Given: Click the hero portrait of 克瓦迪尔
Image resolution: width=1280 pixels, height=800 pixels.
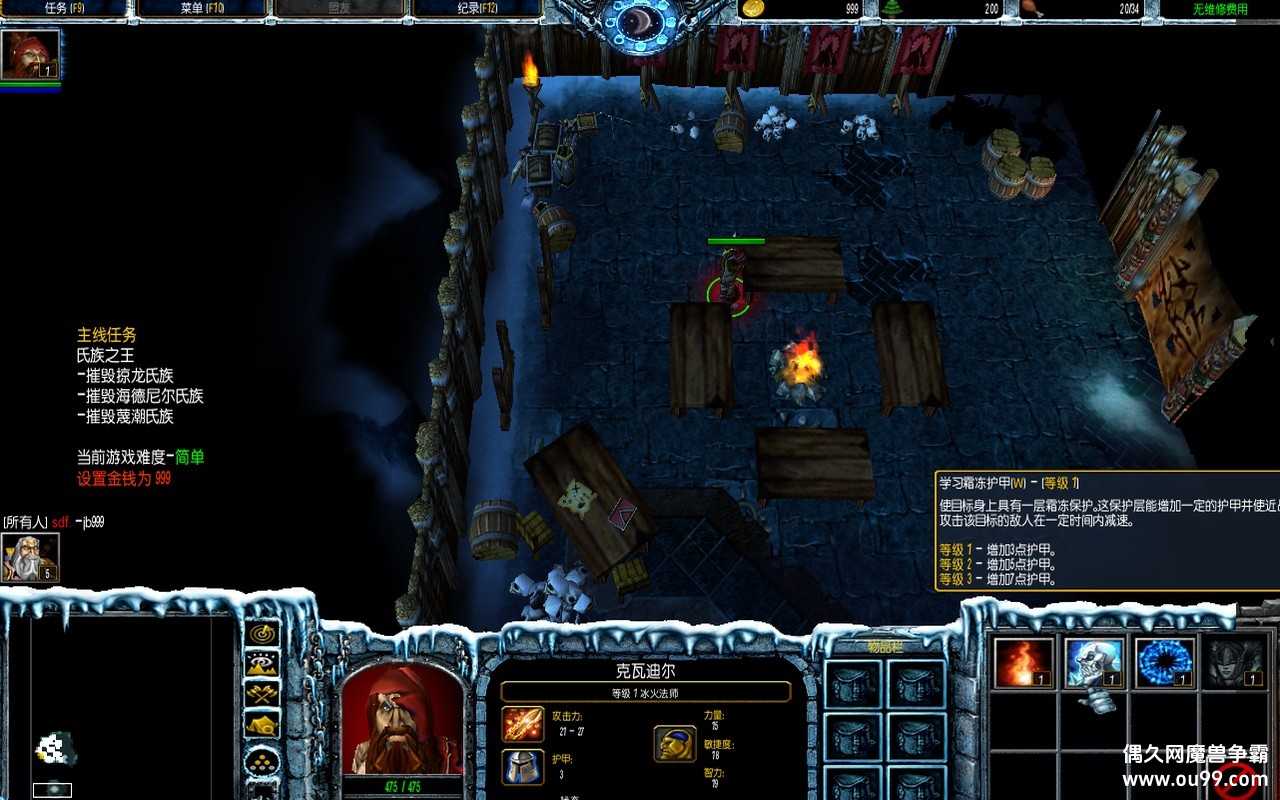Looking at the screenshot, I should (402, 719).
